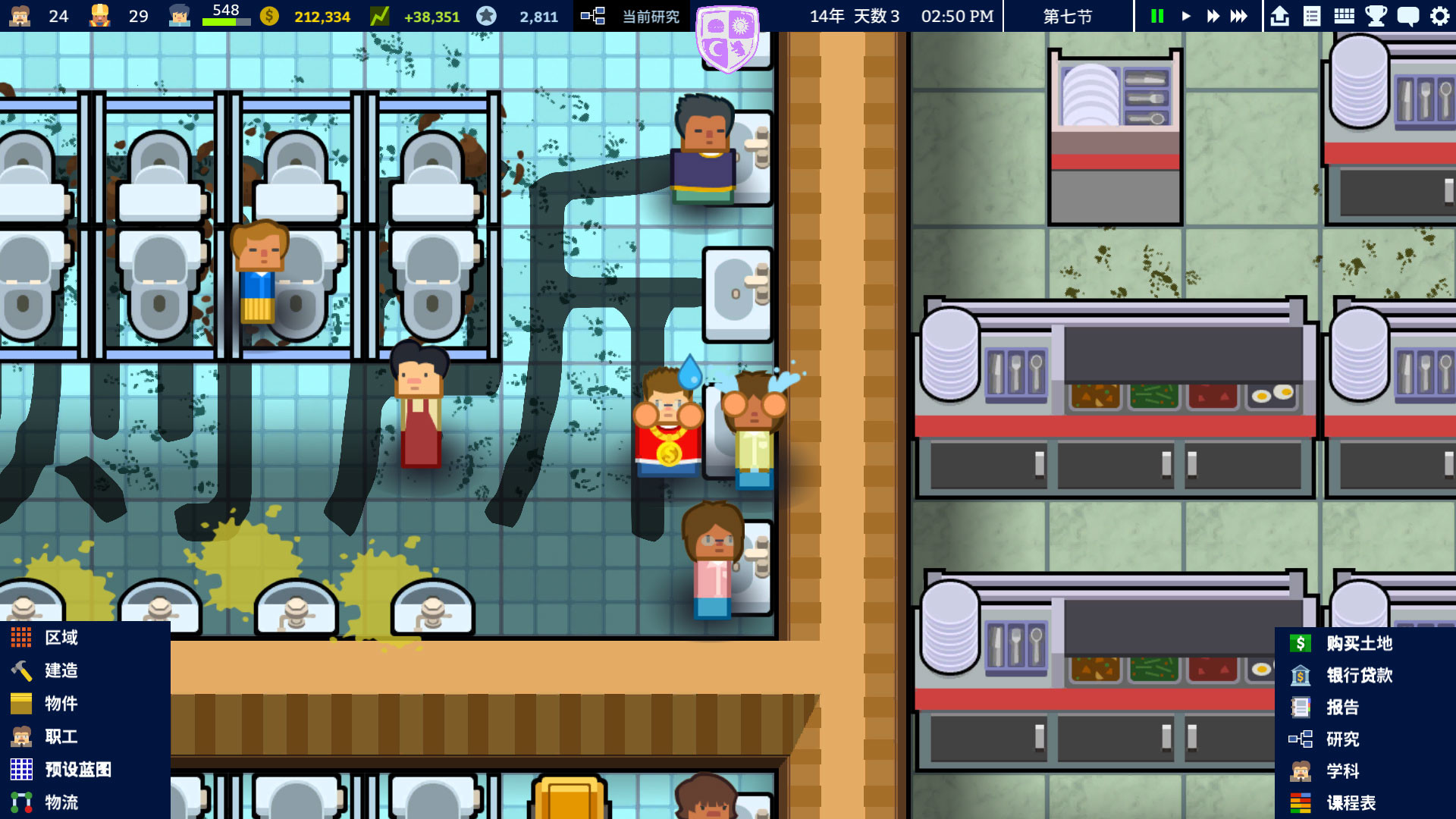
Task: Enable normal speed with the play button
Action: point(1185,15)
